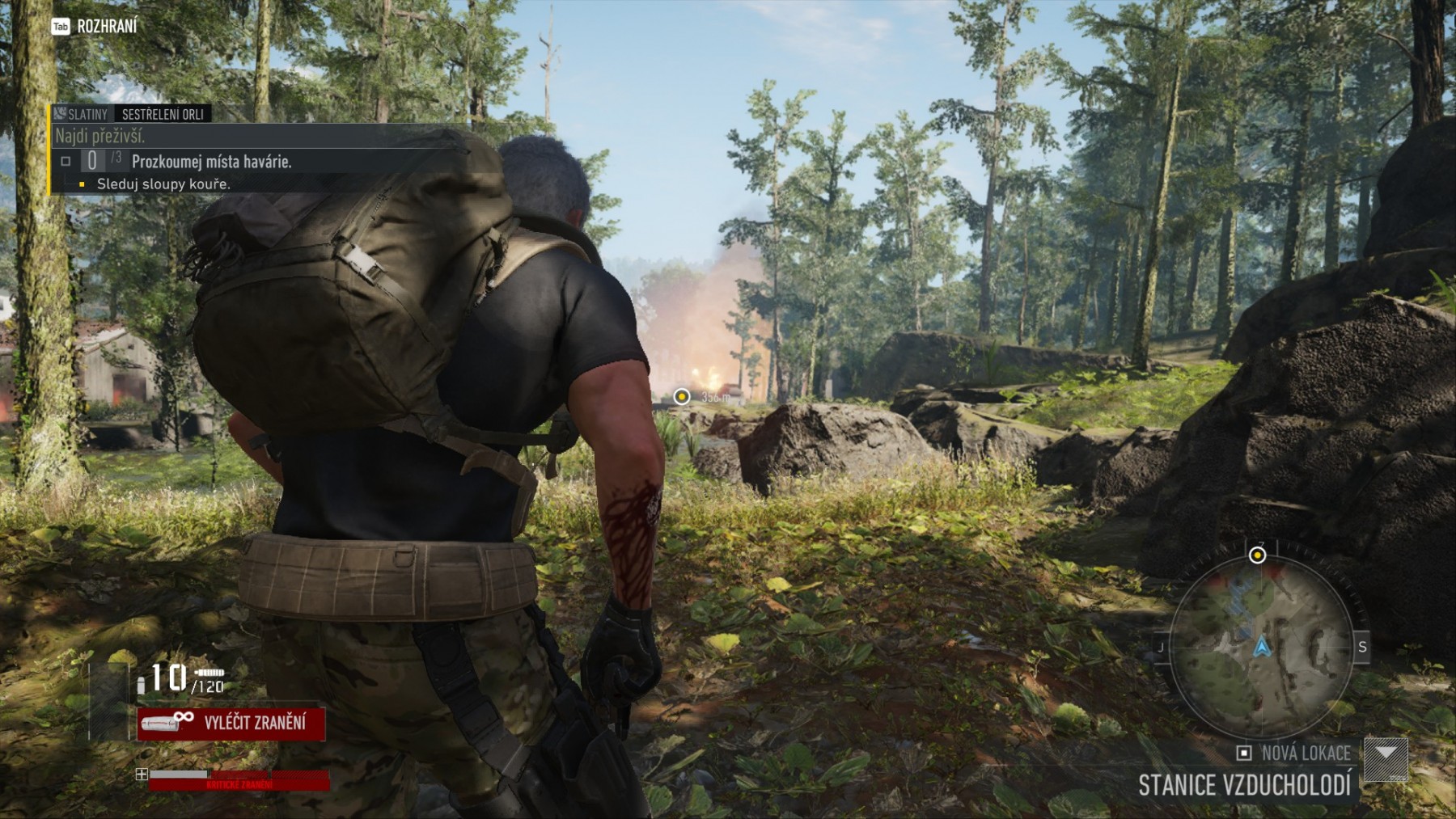Click the Najdi přeživší objective header

tap(100, 136)
